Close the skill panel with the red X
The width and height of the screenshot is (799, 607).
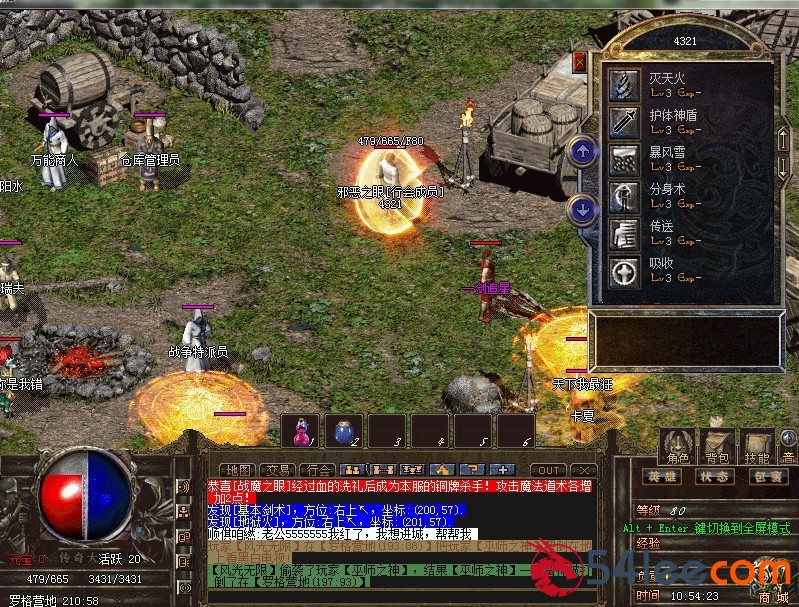pyautogui.click(x=579, y=62)
